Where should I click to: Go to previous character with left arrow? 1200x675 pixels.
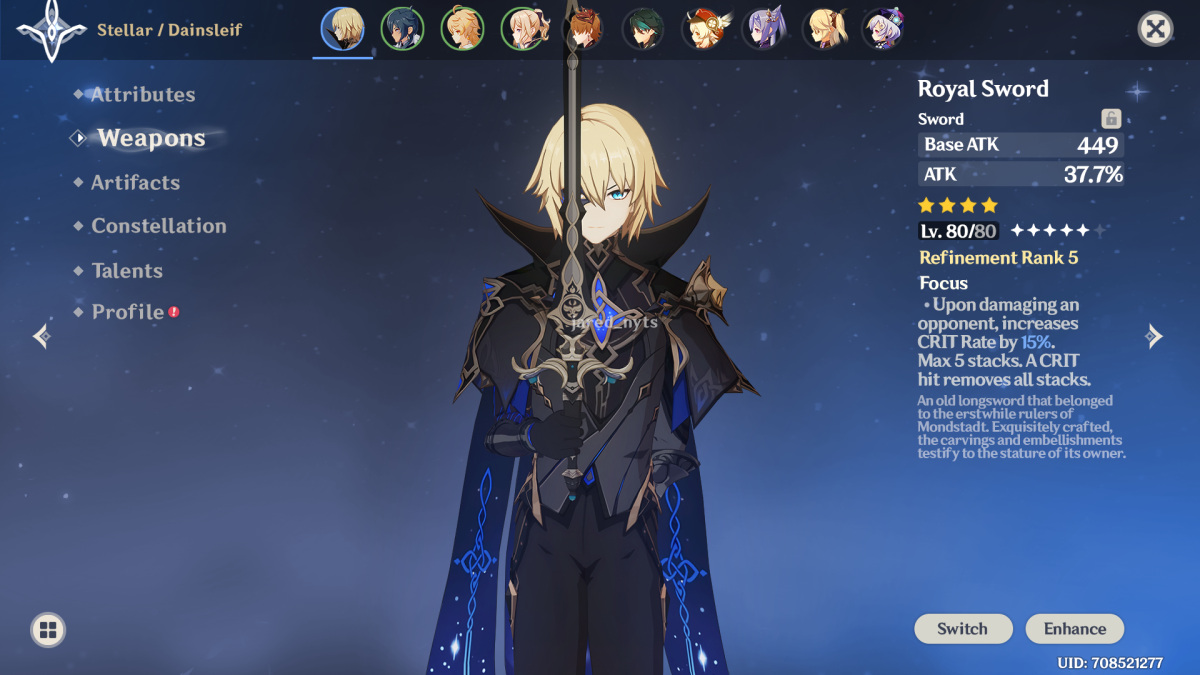tap(42, 336)
